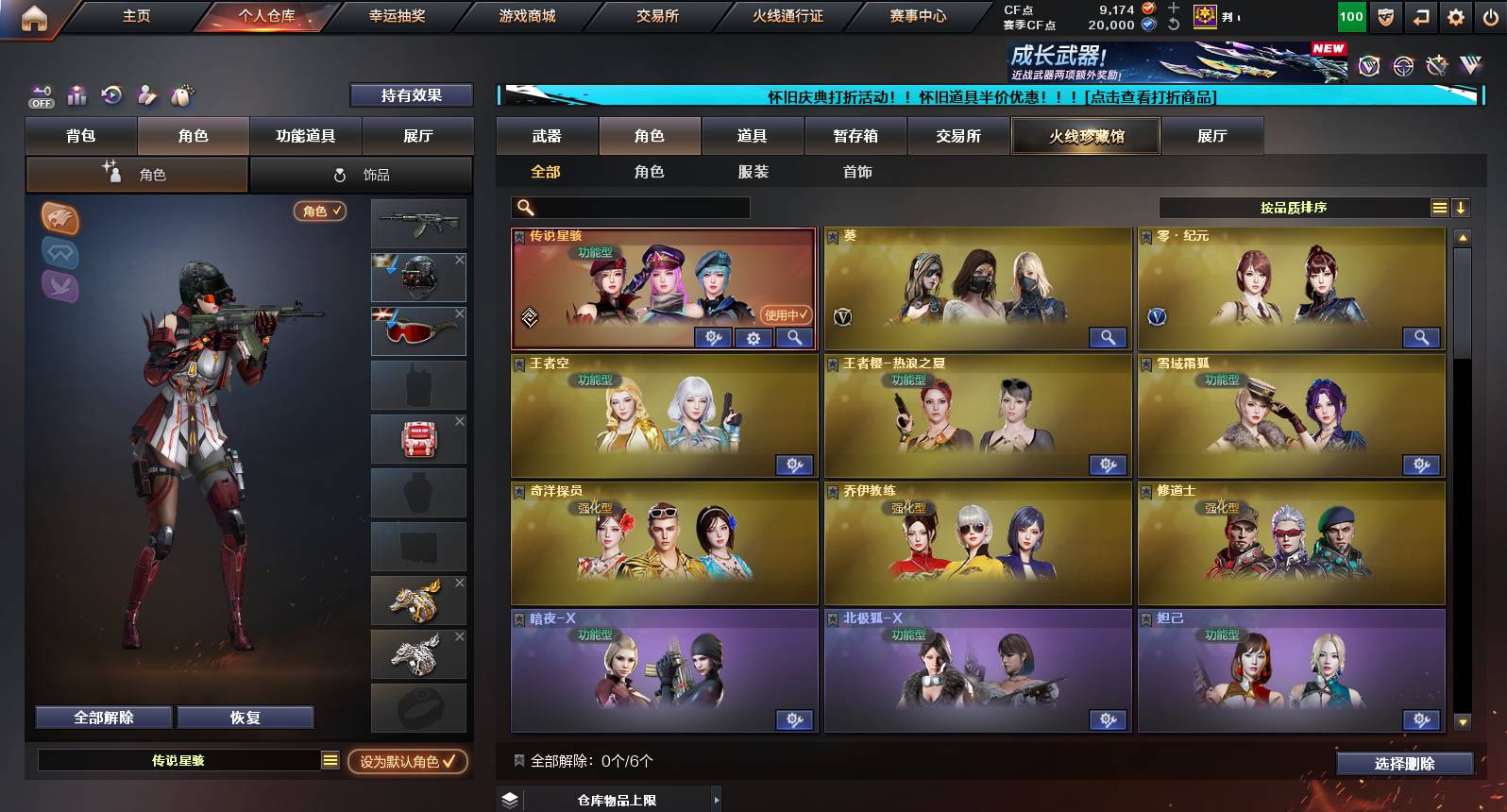1507x812 pixels.
Task: Click the magnifier preview icon on 零·纪元 card
Action: coord(1422,337)
